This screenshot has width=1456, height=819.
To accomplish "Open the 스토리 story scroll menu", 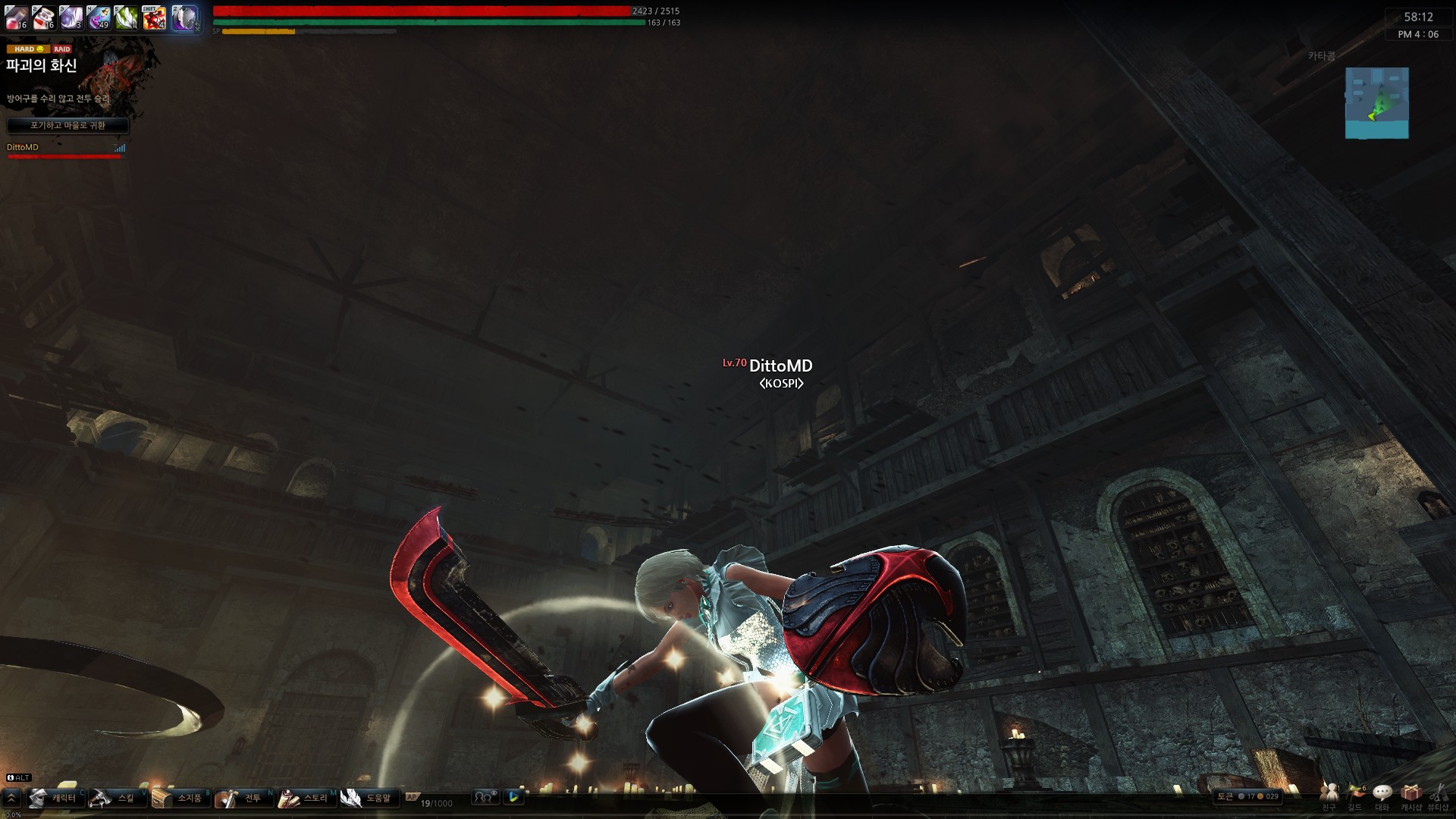I will tap(305, 798).
